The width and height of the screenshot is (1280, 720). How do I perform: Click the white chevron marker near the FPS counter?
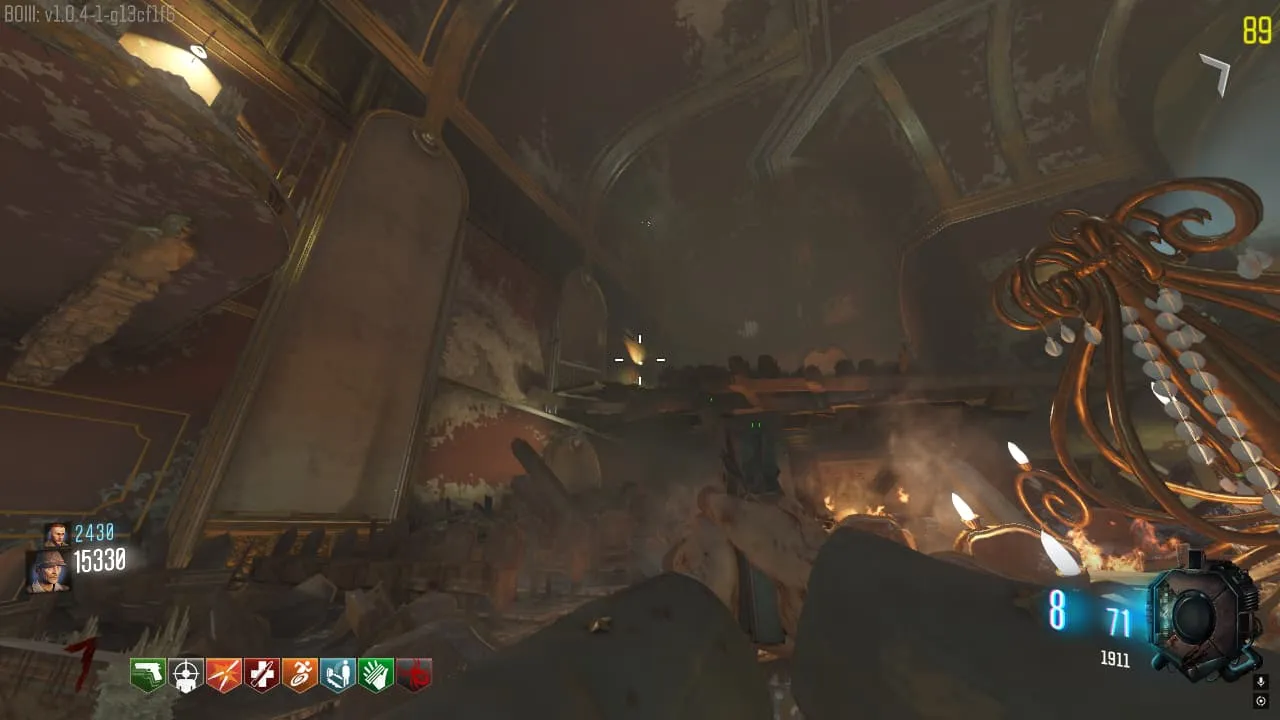tap(1218, 74)
